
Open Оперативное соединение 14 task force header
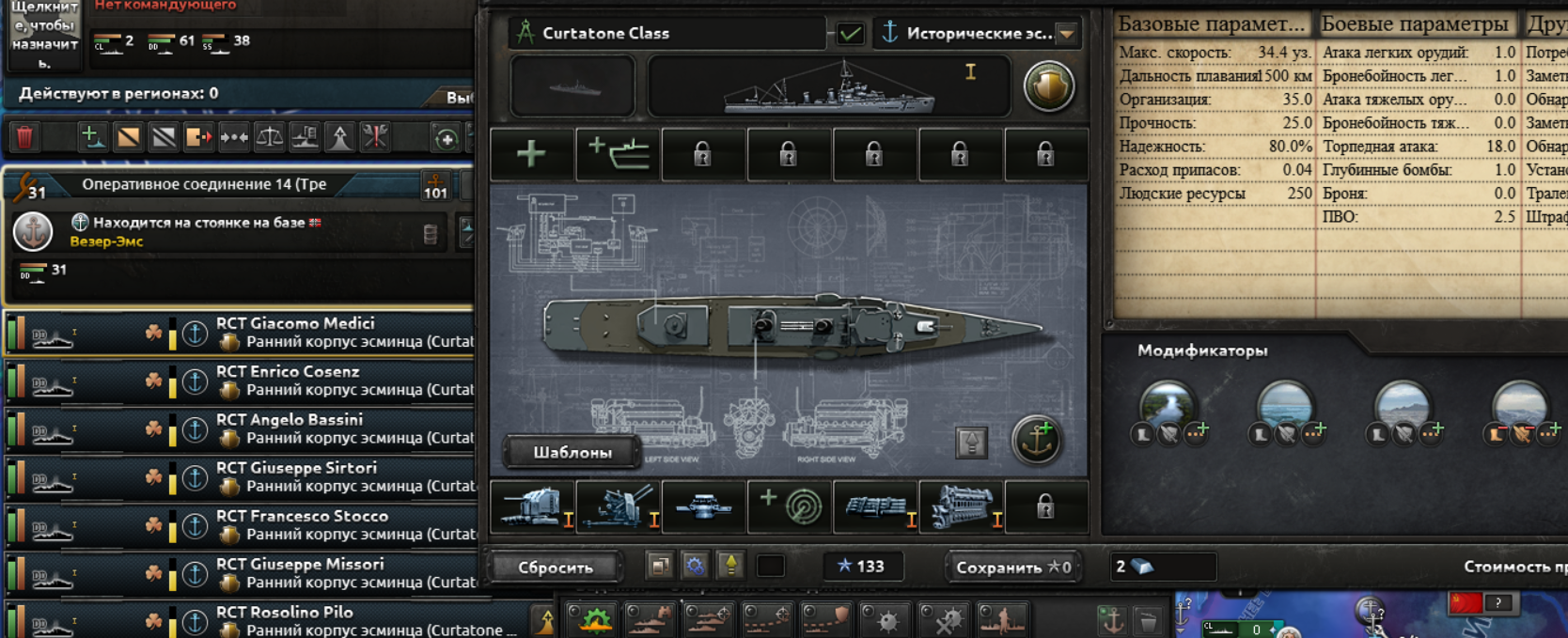[204, 184]
